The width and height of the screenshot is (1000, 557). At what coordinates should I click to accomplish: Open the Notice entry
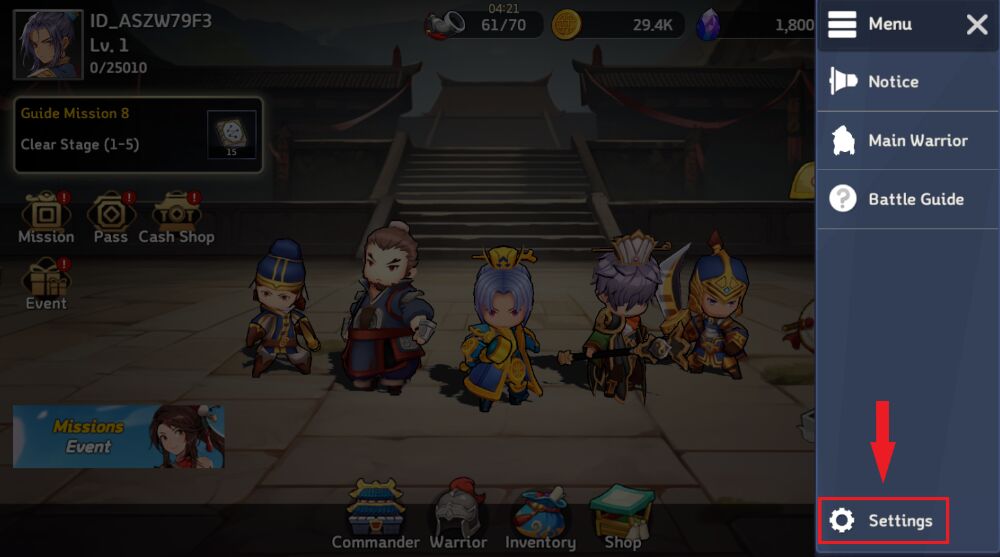tap(893, 82)
